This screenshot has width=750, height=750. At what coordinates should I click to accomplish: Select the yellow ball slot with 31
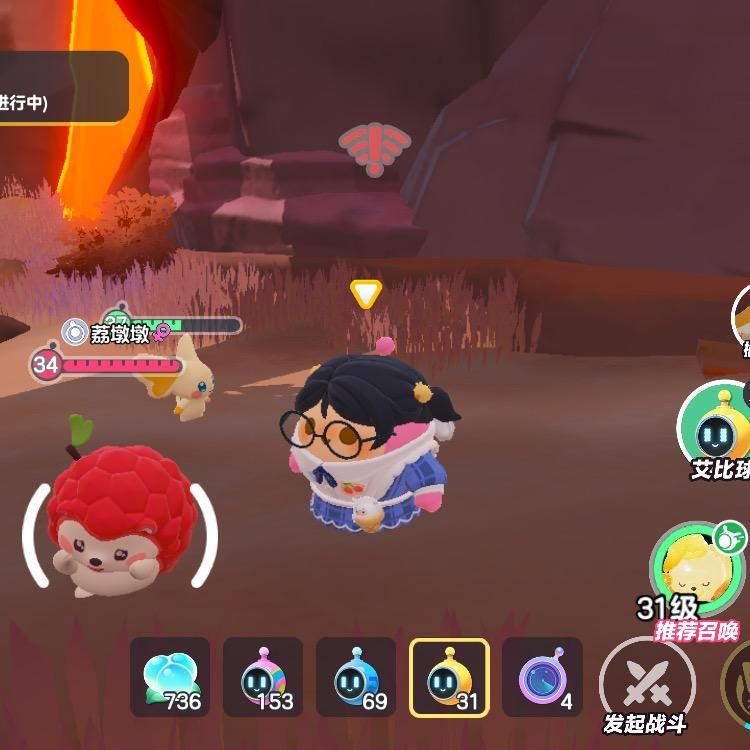click(449, 677)
